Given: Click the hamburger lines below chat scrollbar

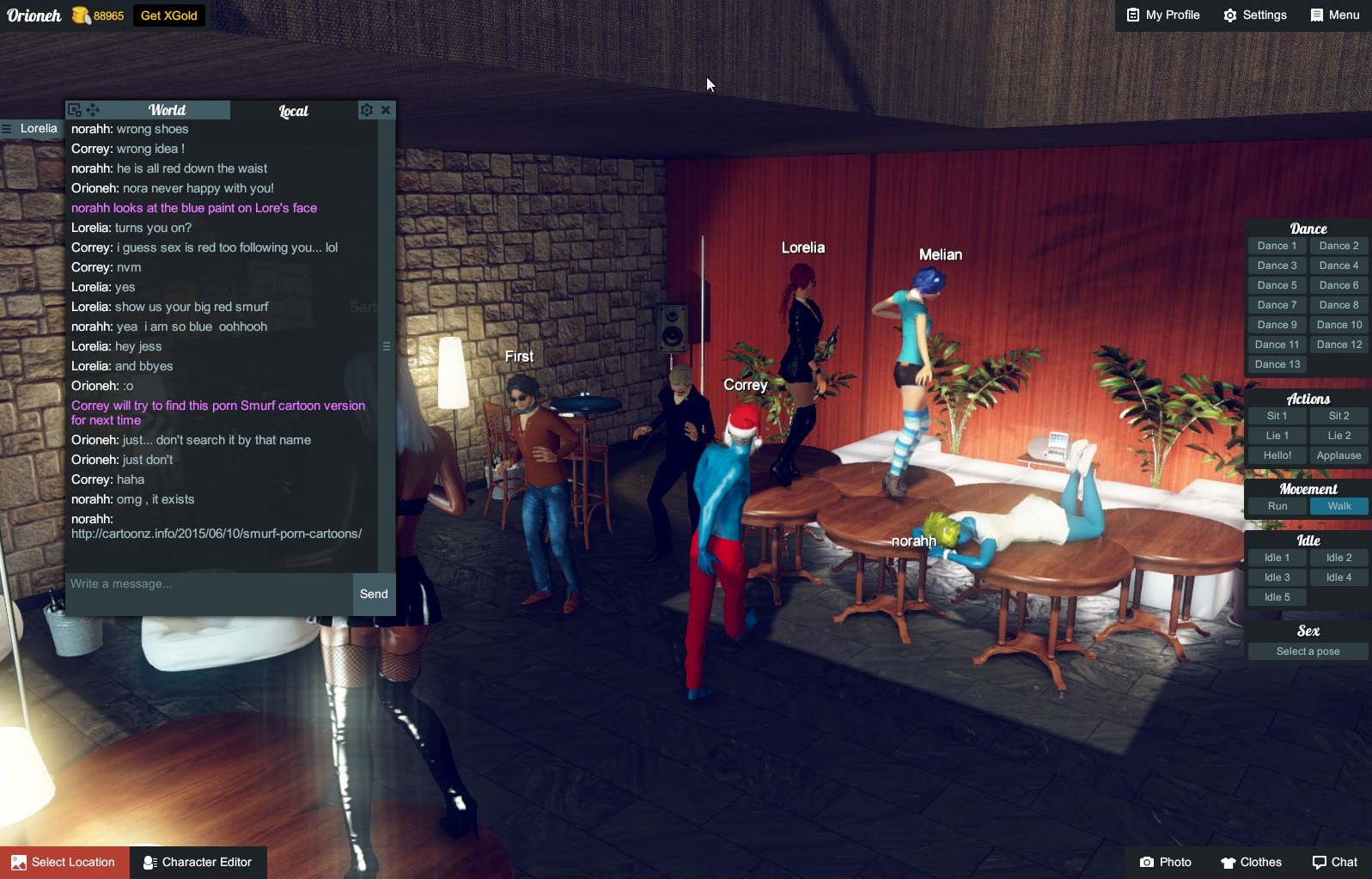Looking at the screenshot, I should (388, 346).
